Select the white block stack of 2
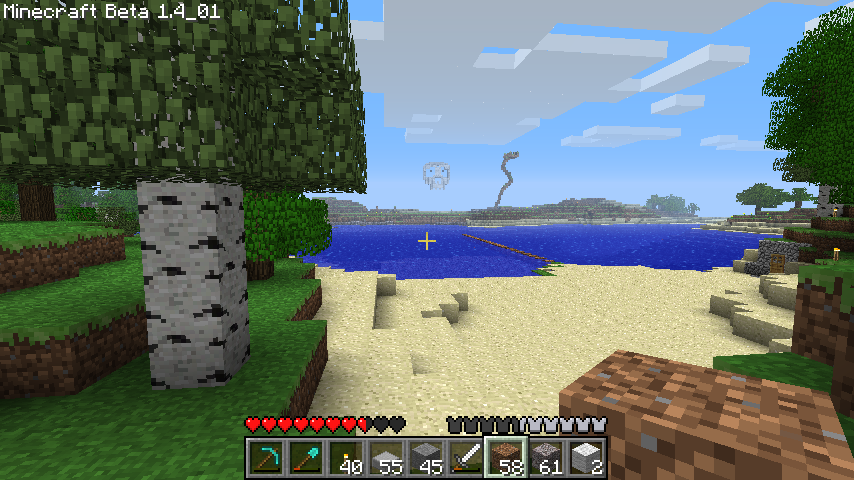 pyautogui.click(x=586, y=458)
